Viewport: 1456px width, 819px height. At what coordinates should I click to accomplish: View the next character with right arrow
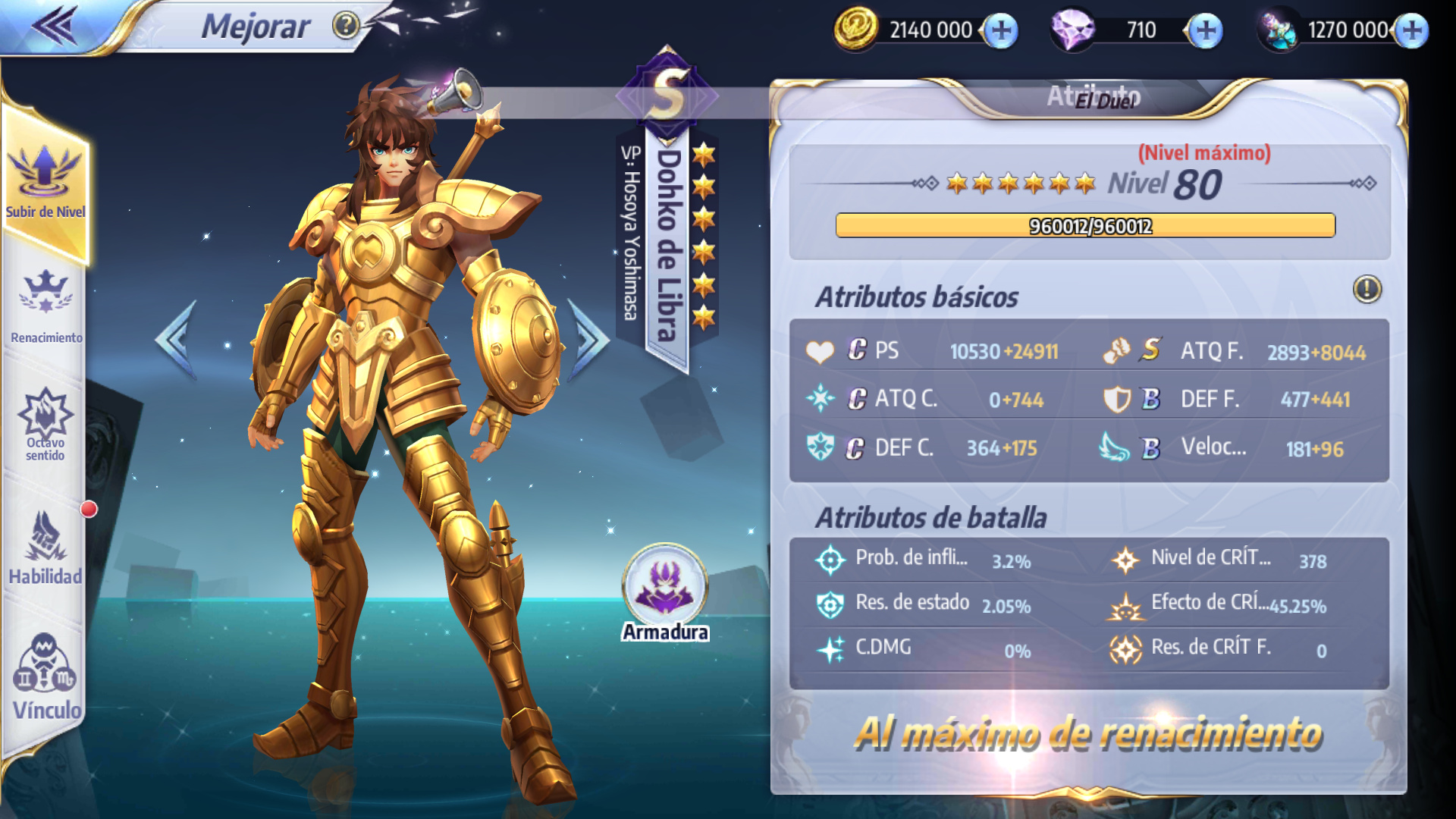590,339
